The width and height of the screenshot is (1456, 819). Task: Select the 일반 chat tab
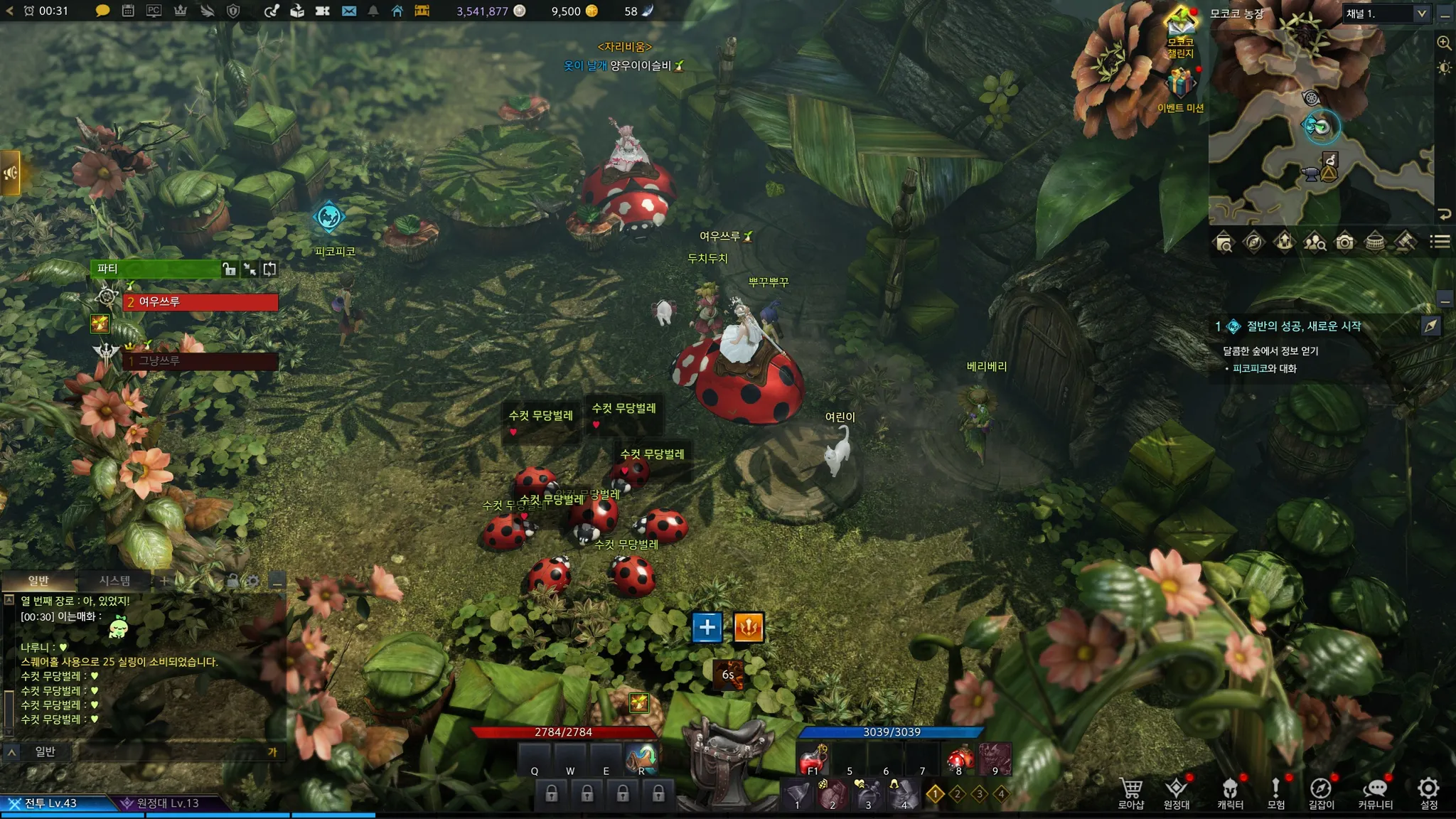click(38, 581)
